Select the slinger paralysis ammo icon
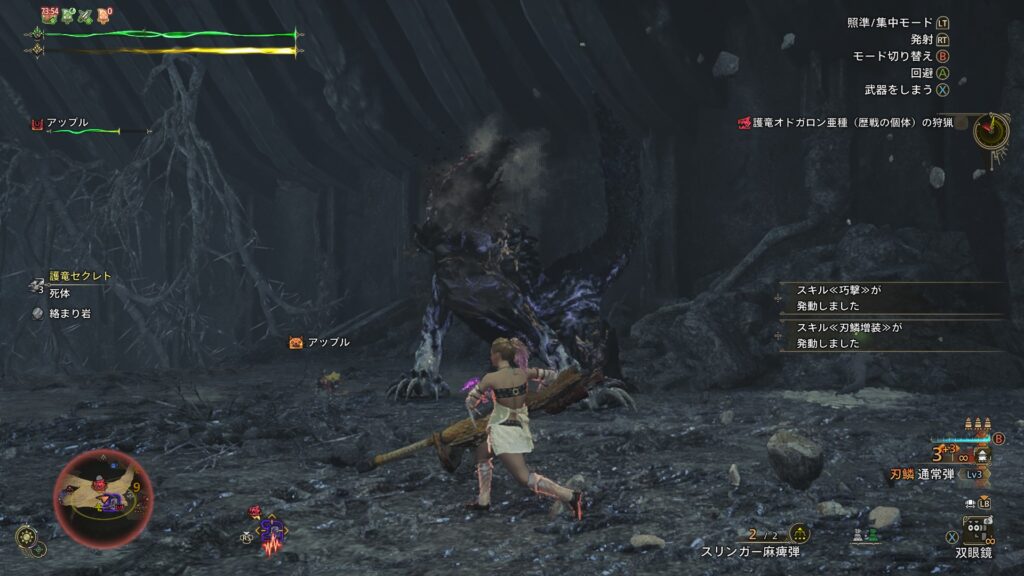The image size is (1024, 576). (x=799, y=534)
